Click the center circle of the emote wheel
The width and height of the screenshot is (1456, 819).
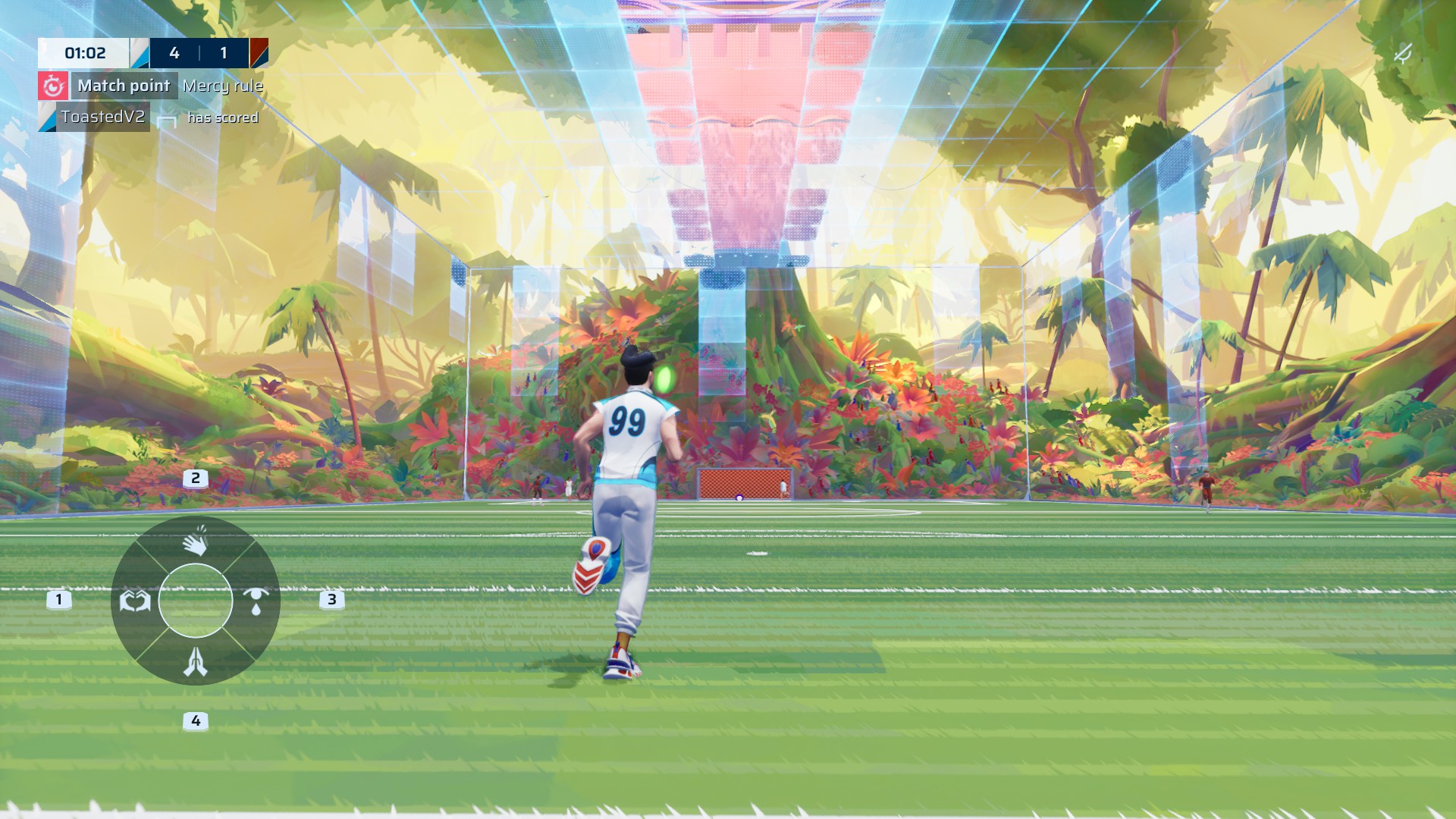pos(196,601)
